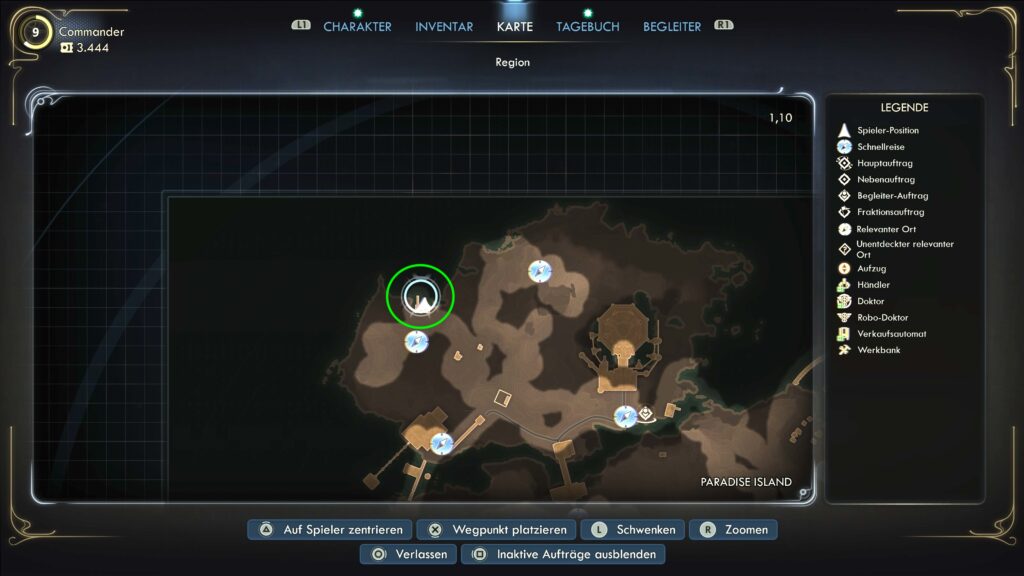Open the Inventar tab
This screenshot has width=1024, height=576.
point(444,27)
